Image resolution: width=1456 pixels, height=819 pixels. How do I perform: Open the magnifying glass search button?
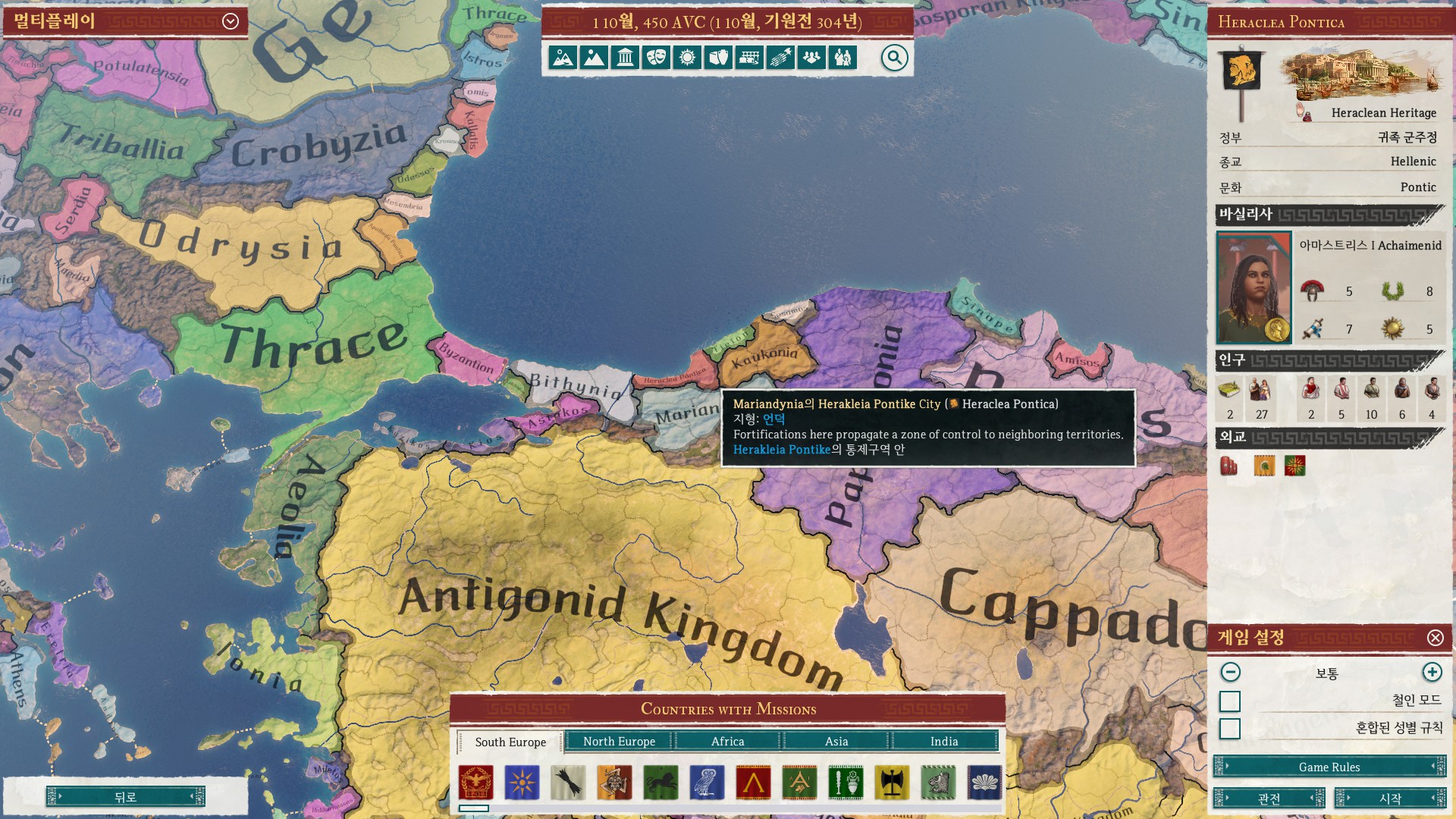tap(895, 58)
